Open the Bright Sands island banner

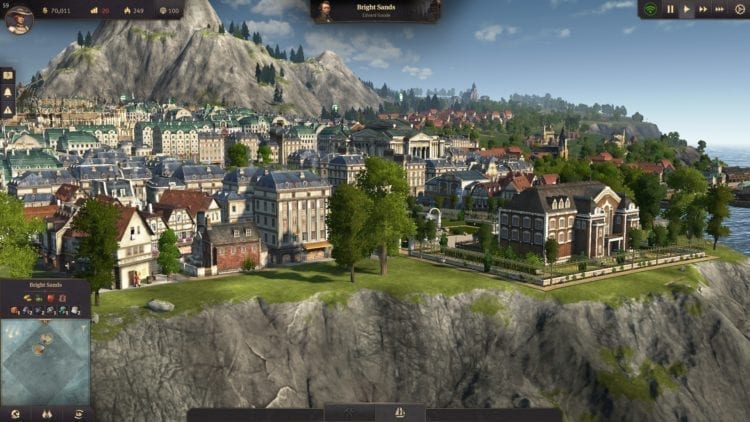[x=375, y=10]
